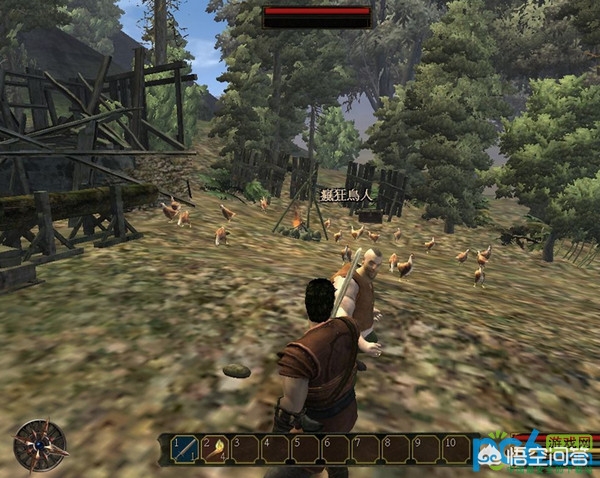Viewport: 600px width, 478px height.
Task: Select the sword in hotbar slot 1
Action: 185,449
